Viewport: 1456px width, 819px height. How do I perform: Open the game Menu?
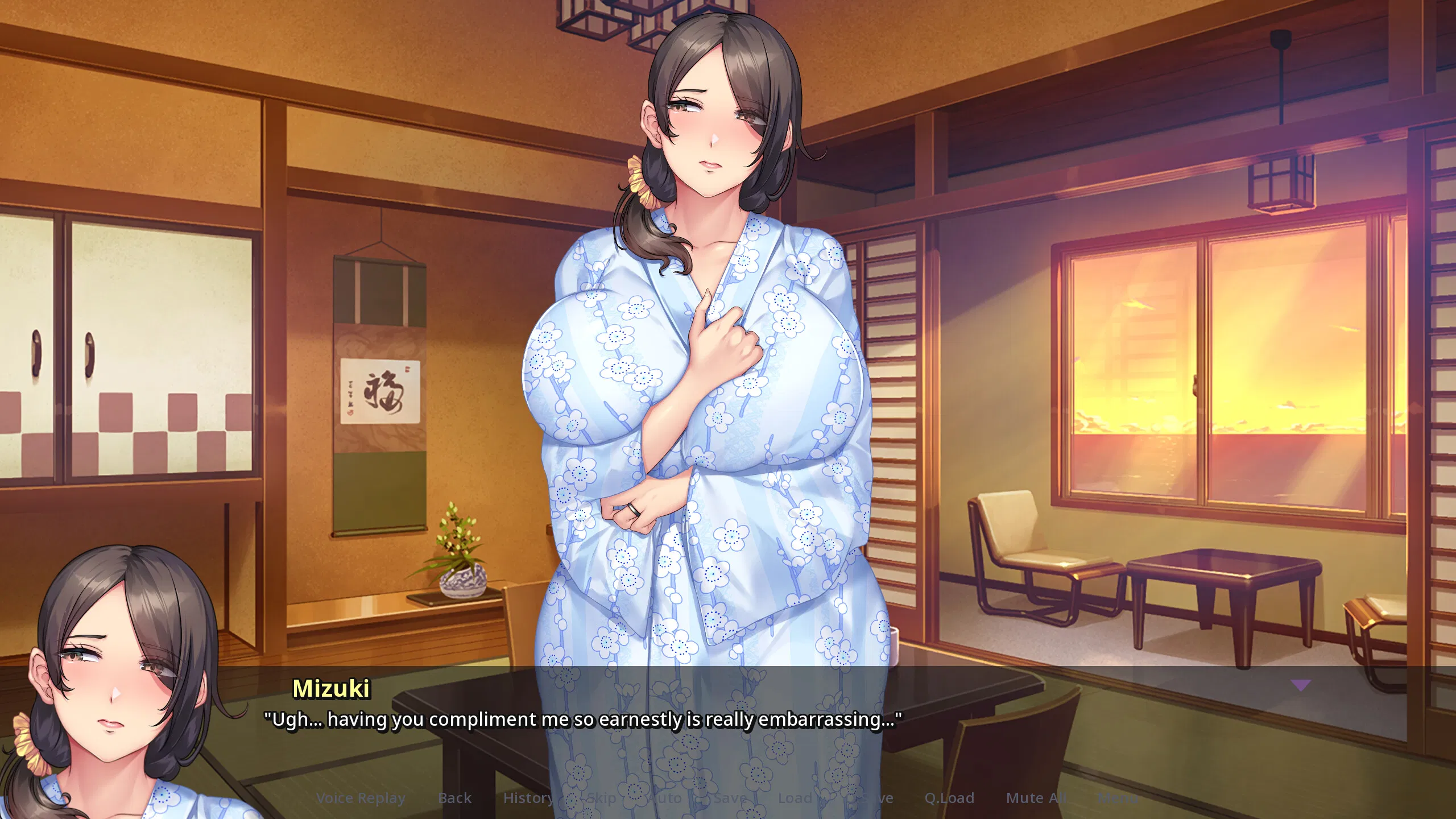(1118, 798)
